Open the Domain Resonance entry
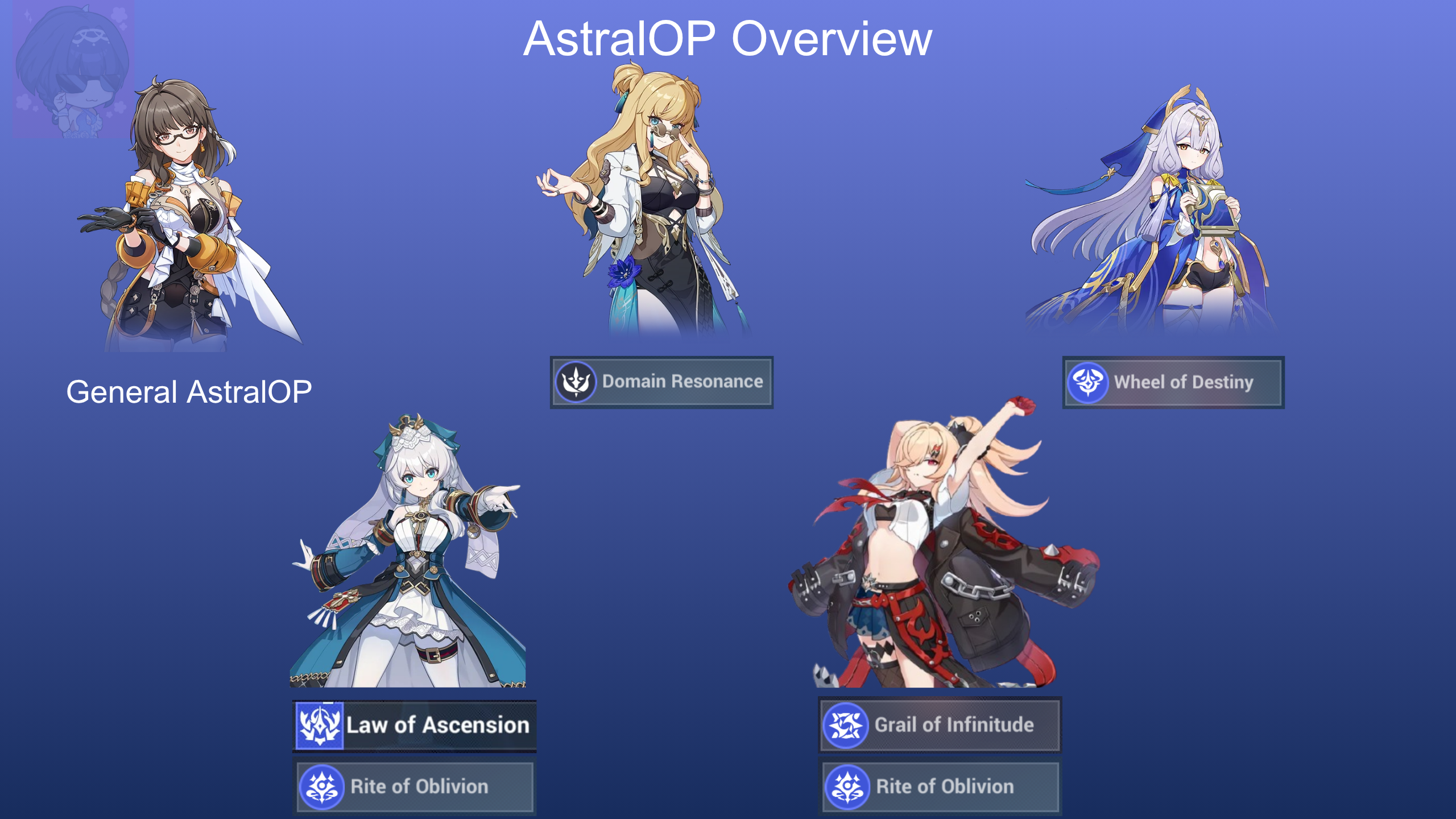 [661, 382]
